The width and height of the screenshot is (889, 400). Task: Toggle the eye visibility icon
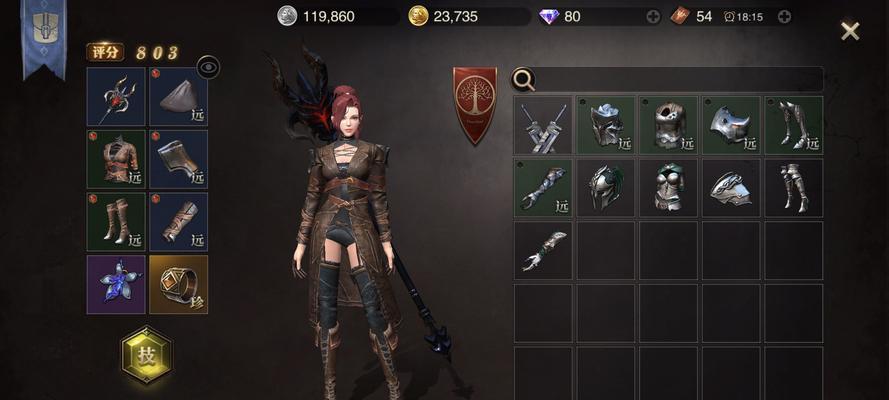(208, 67)
